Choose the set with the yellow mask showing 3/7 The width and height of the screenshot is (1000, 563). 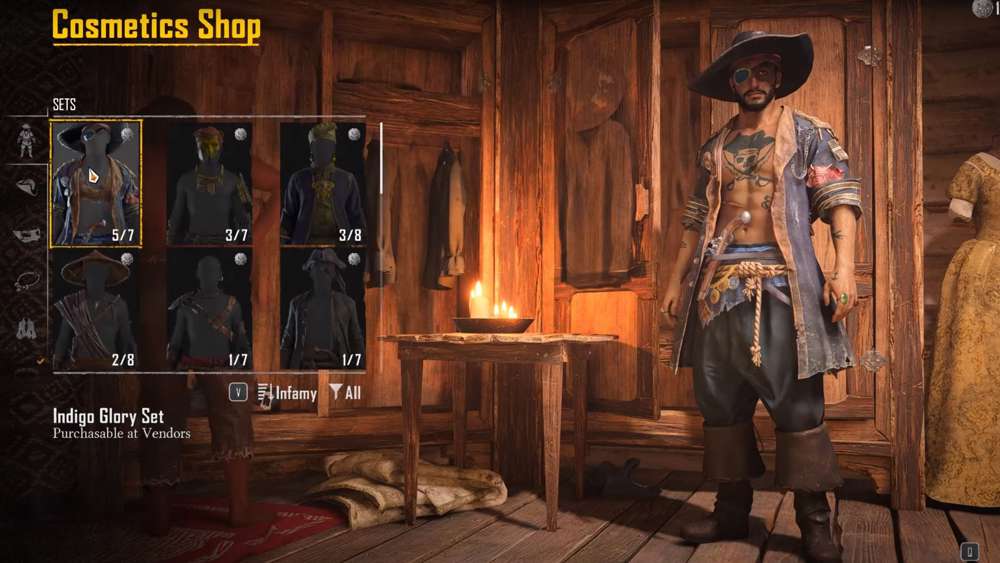[210, 183]
